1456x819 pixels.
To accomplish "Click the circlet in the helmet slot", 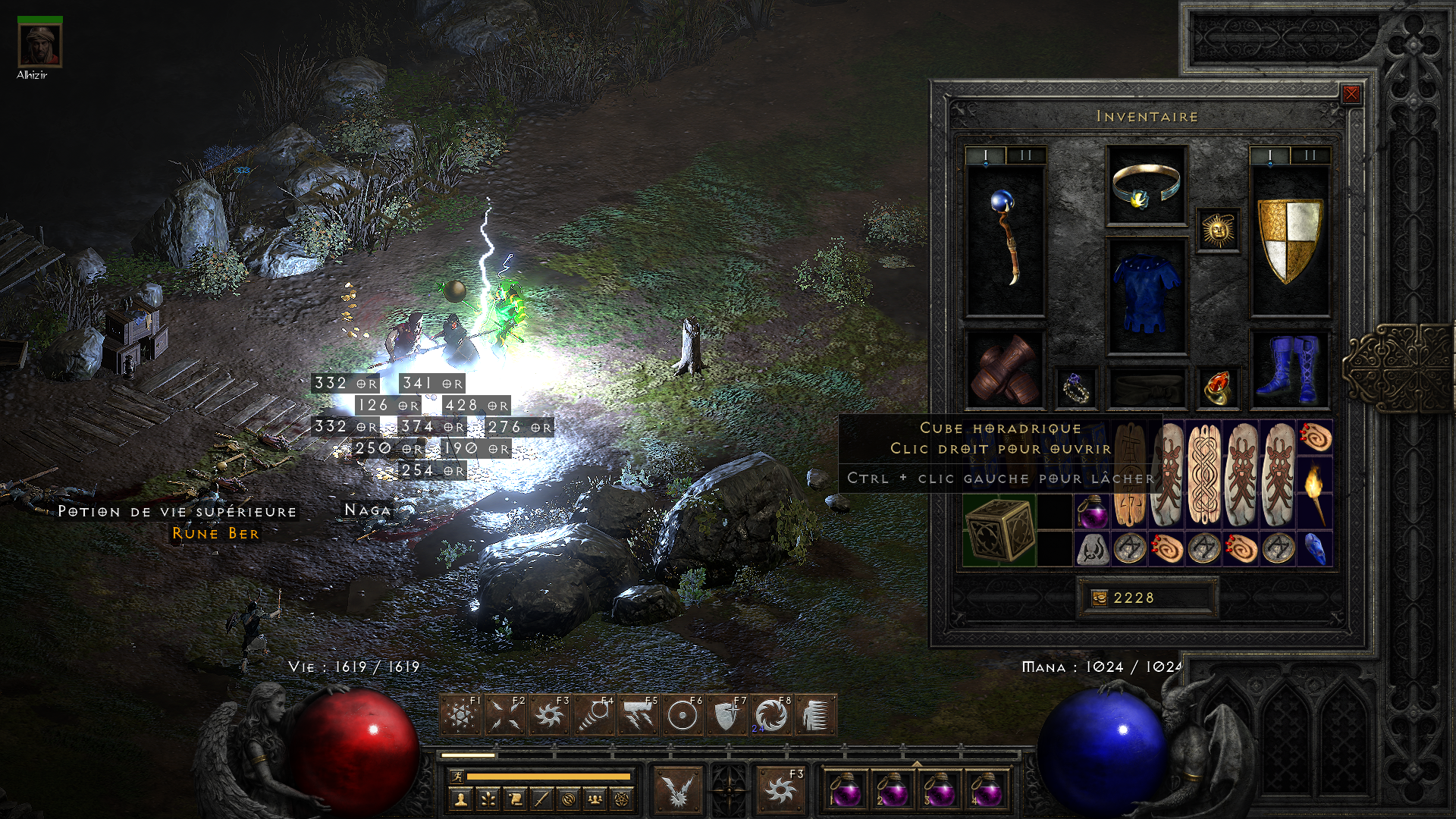I will click(1146, 186).
